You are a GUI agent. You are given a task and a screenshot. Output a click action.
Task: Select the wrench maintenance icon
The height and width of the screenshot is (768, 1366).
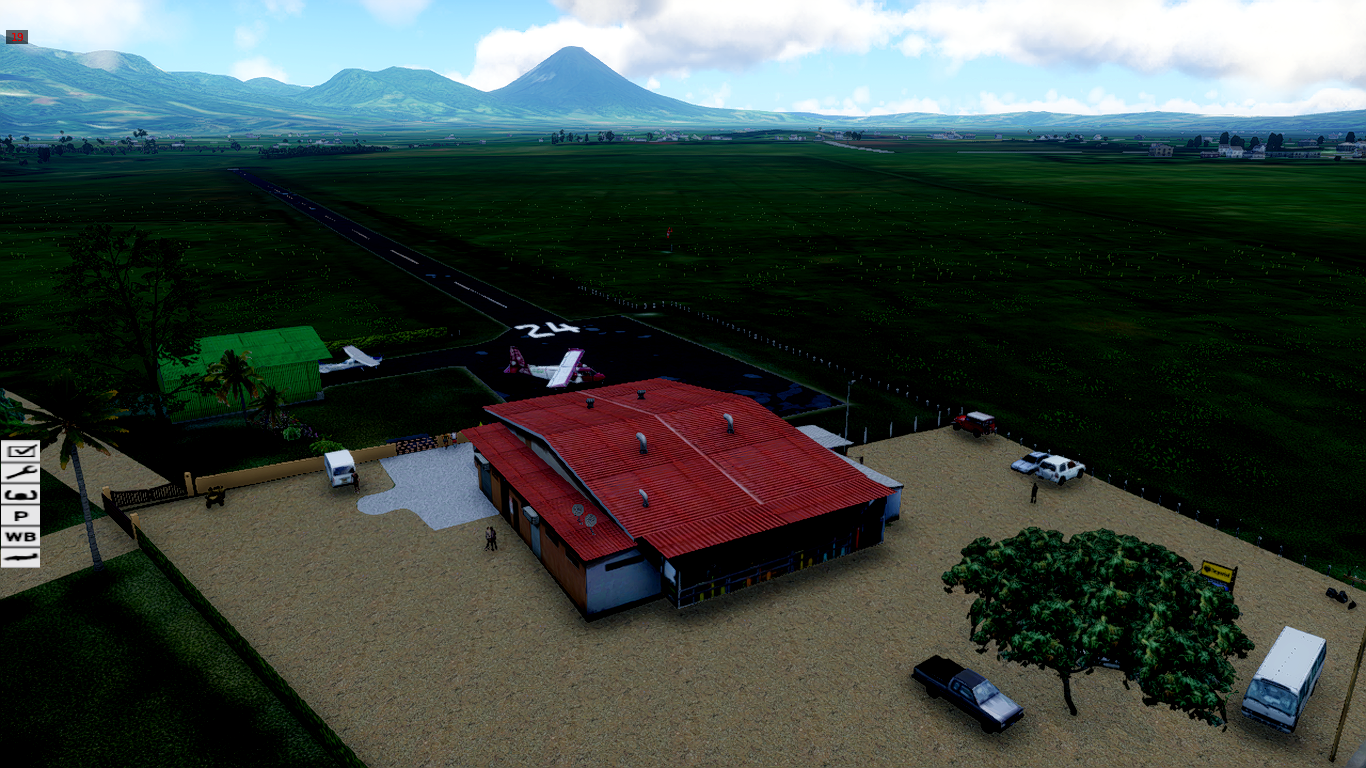coord(20,471)
